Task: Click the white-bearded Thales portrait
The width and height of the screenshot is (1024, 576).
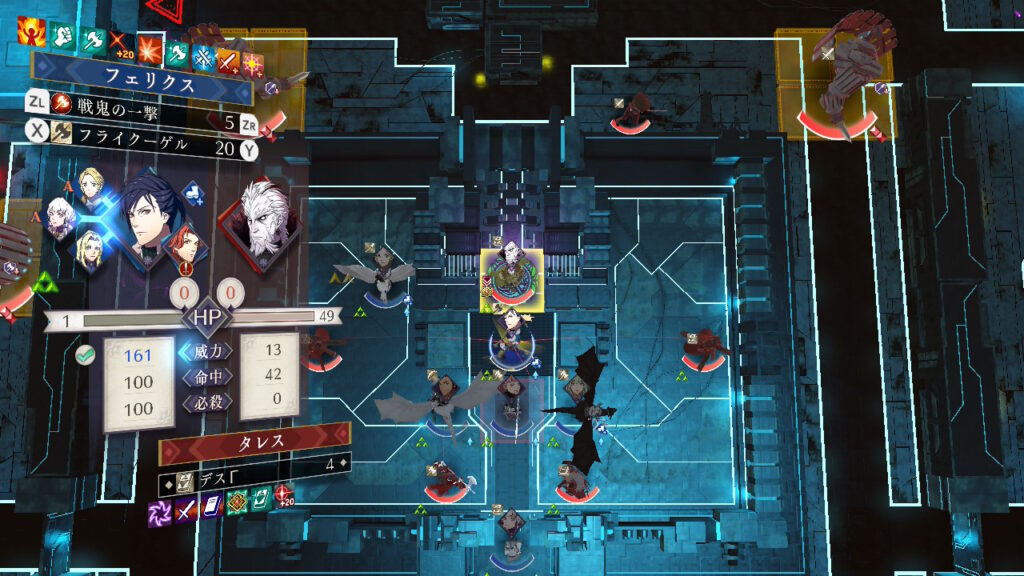Action: coord(263,222)
